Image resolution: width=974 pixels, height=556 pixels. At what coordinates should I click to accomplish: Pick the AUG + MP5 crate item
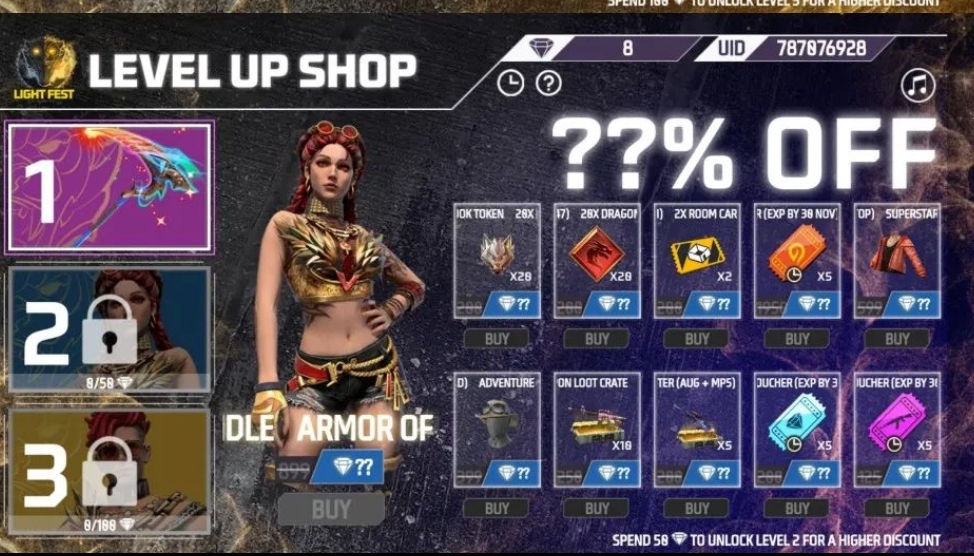(697, 427)
